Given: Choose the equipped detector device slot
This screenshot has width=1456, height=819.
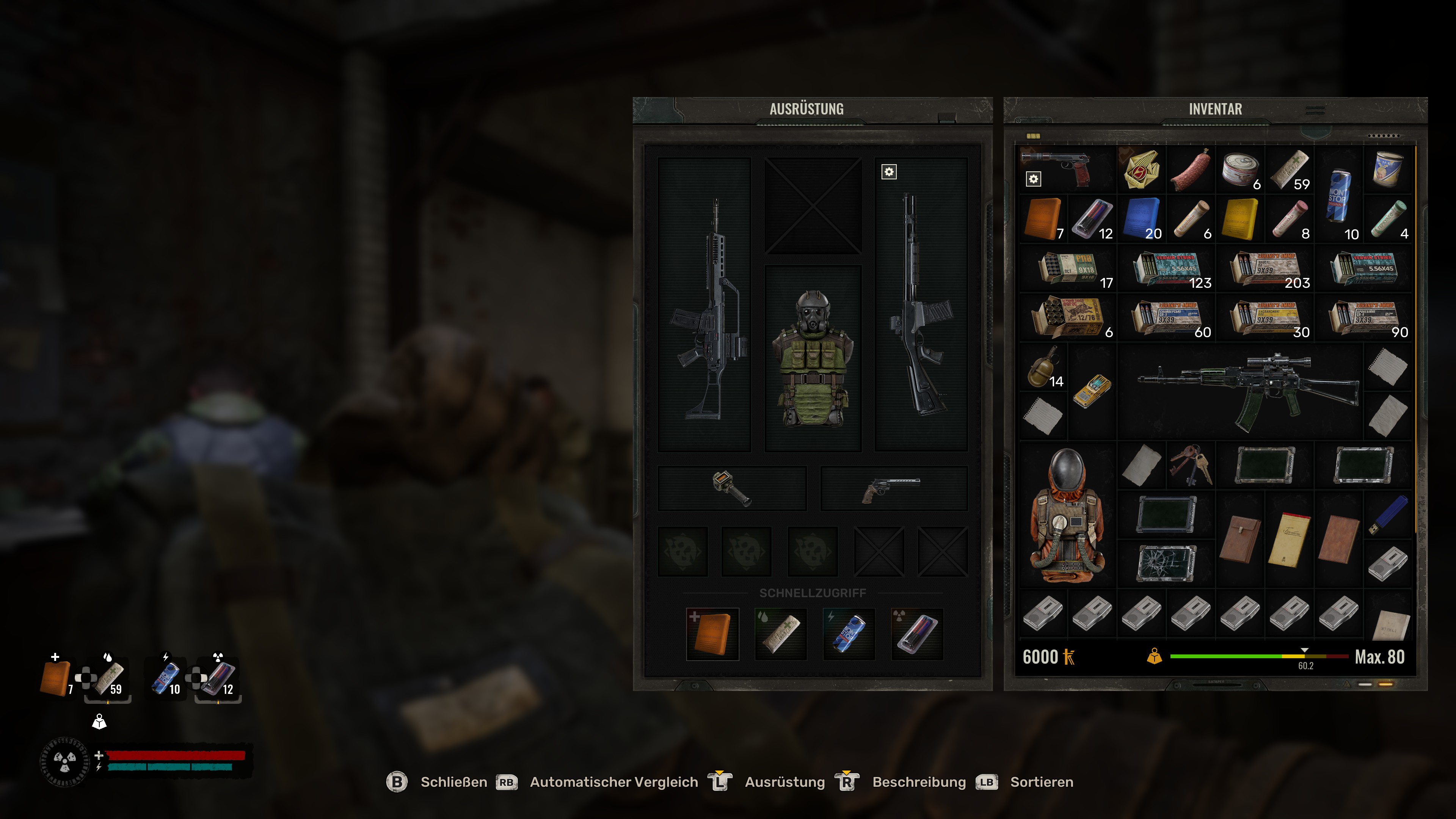Looking at the screenshot, I should (731, 488).
